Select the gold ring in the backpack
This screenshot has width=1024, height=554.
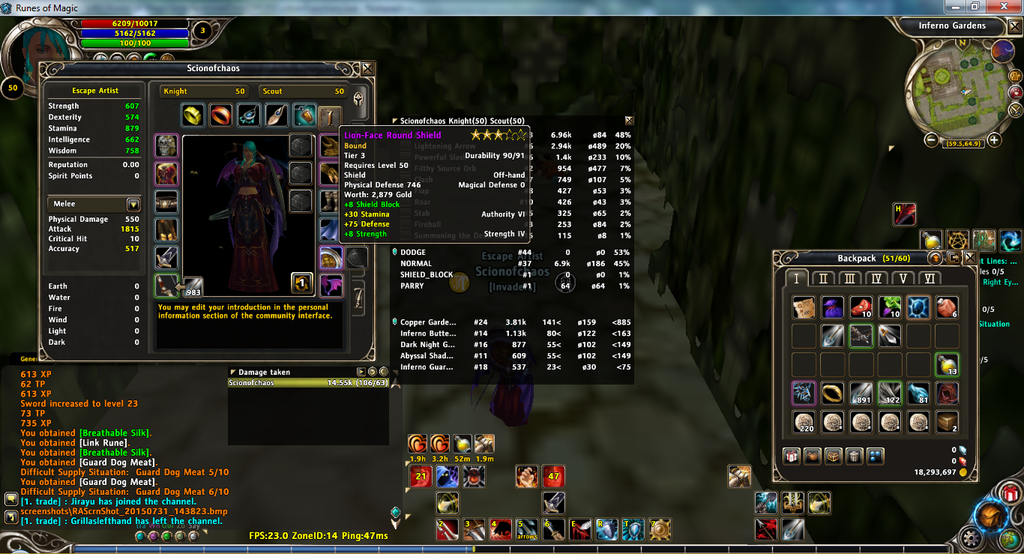[832, 393]
